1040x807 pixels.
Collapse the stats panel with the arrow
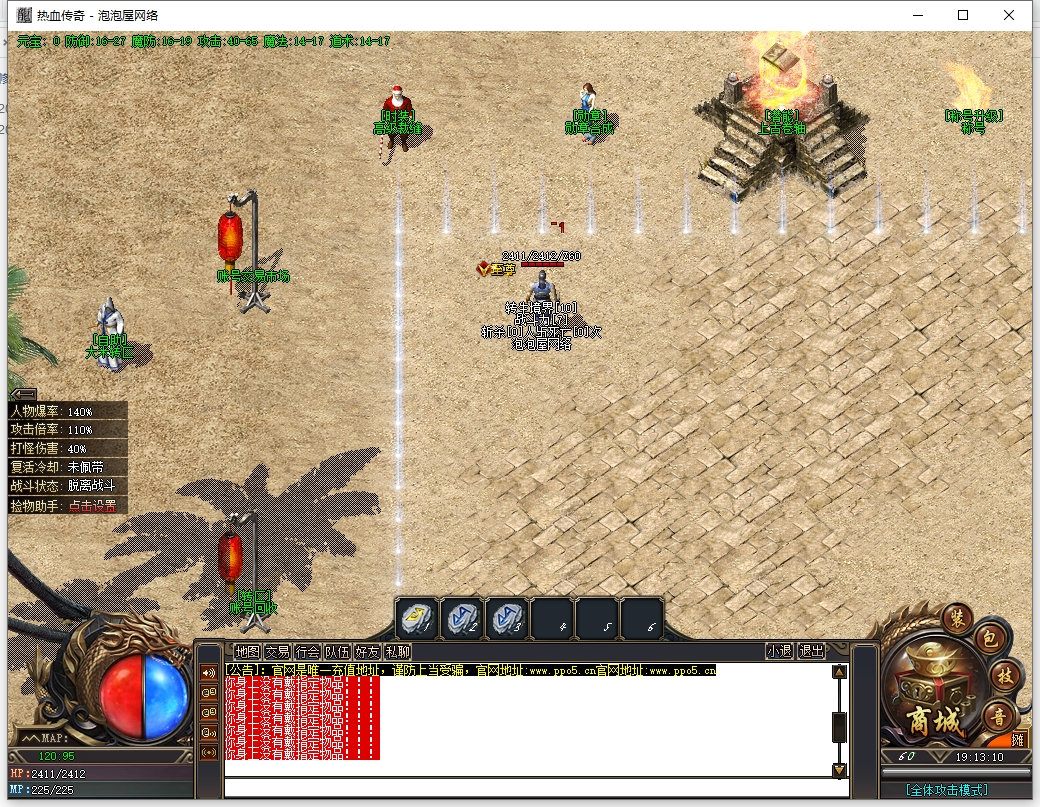pyautogui.click(x=24, y=394)
